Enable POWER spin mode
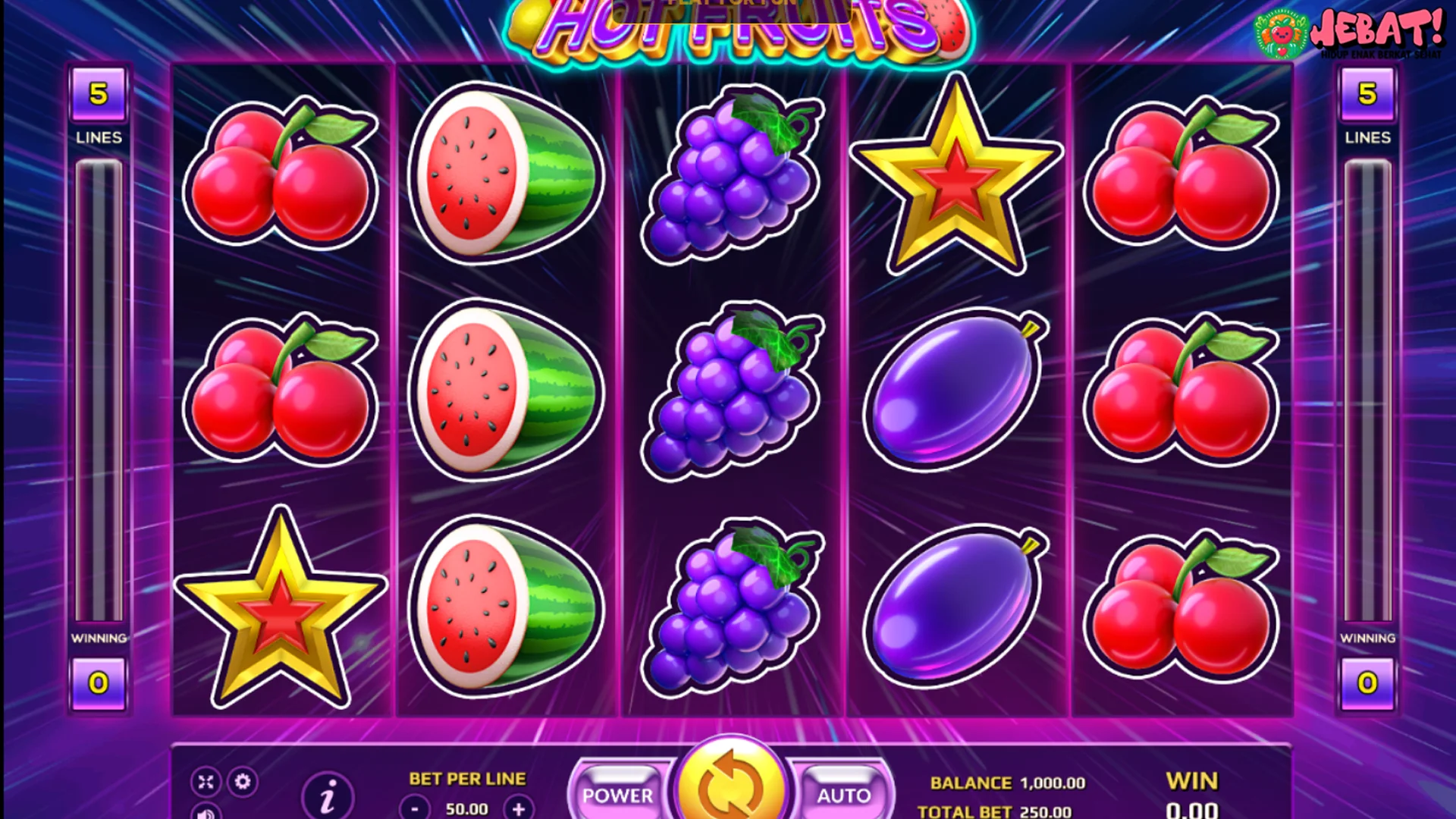1456x819 pixels. tap(620, 795)
